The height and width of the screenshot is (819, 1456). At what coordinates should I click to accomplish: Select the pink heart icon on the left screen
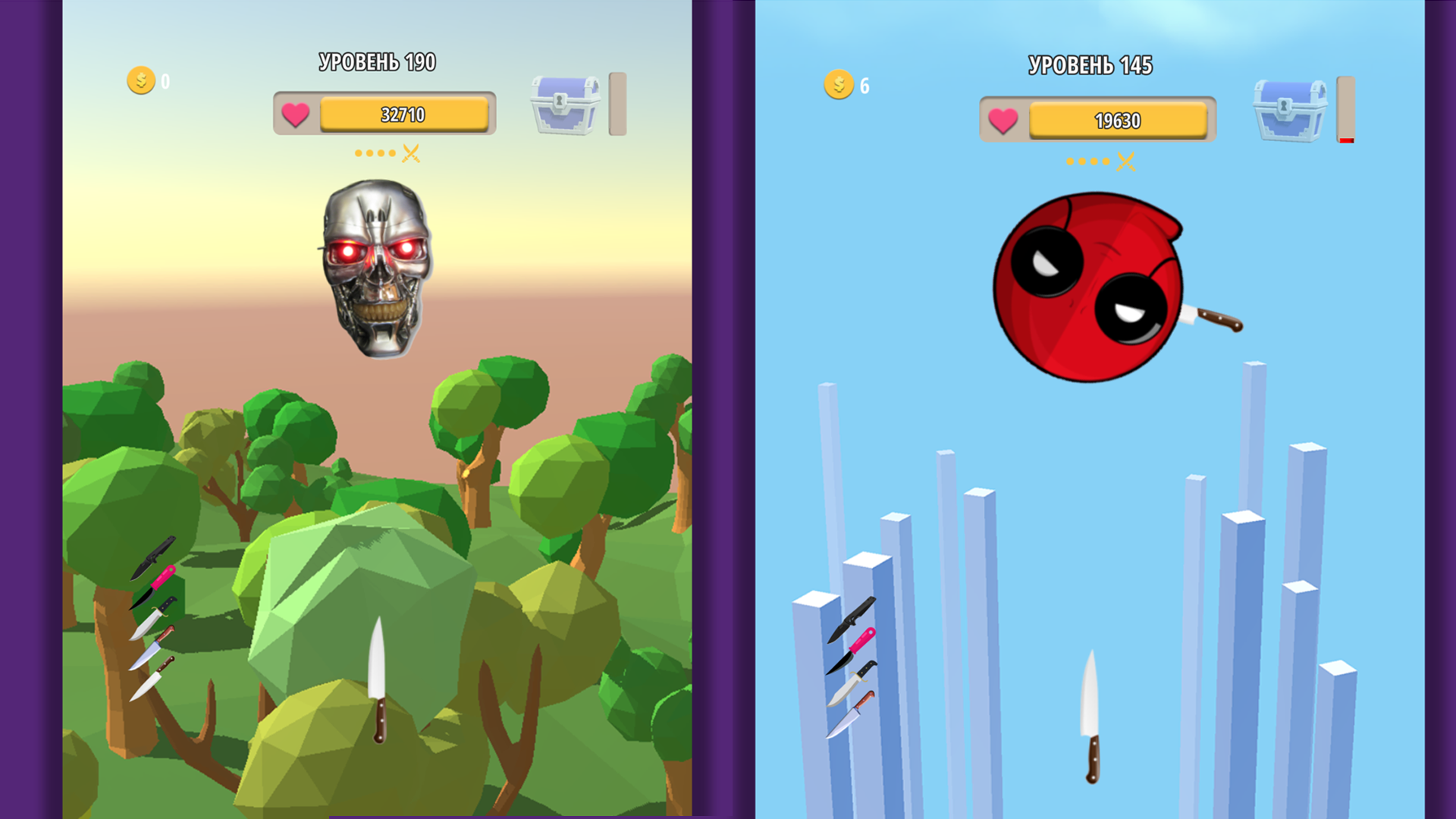pos(295,115)
